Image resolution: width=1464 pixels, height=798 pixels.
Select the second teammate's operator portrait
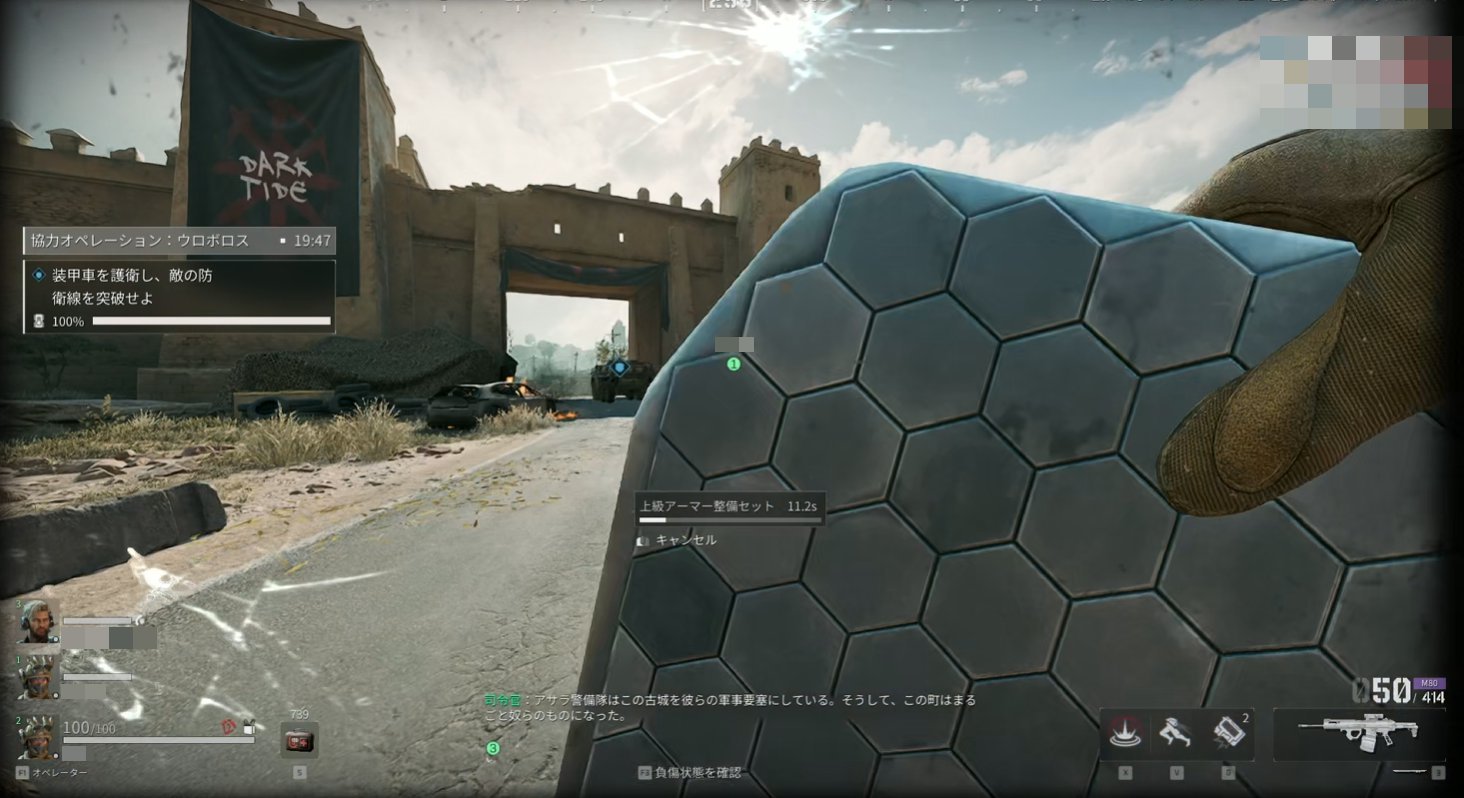[x=37, y=680]
